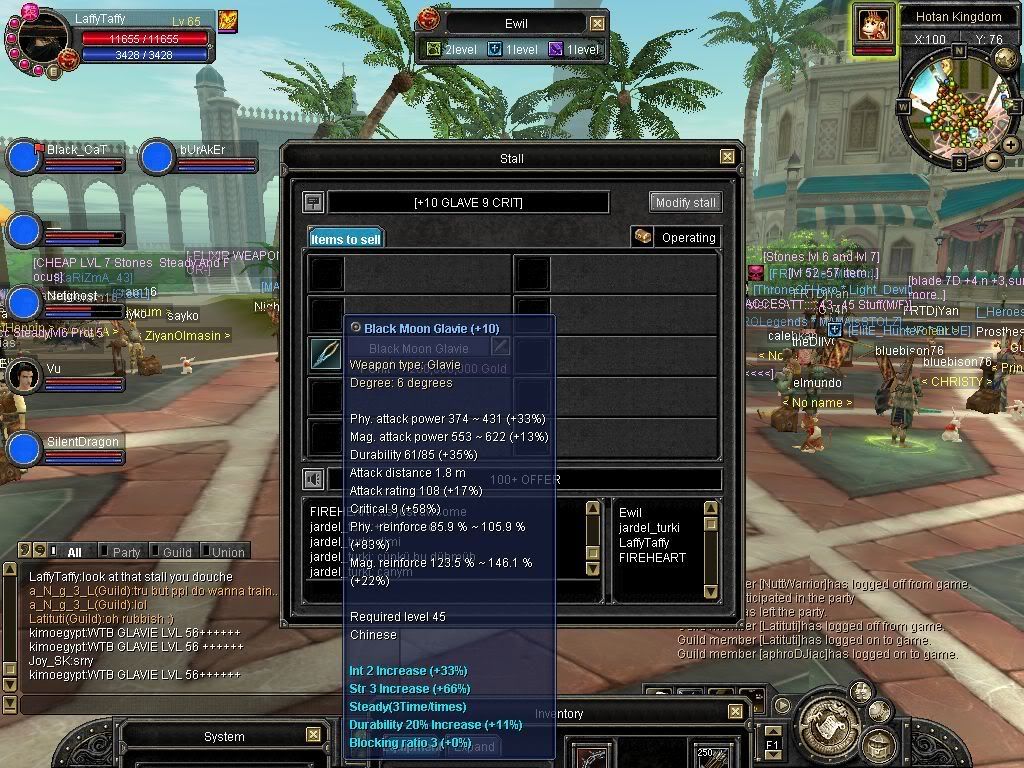Click the LaffyTaffy character portrait
1024x768 pixels.
tap(42, 40)
